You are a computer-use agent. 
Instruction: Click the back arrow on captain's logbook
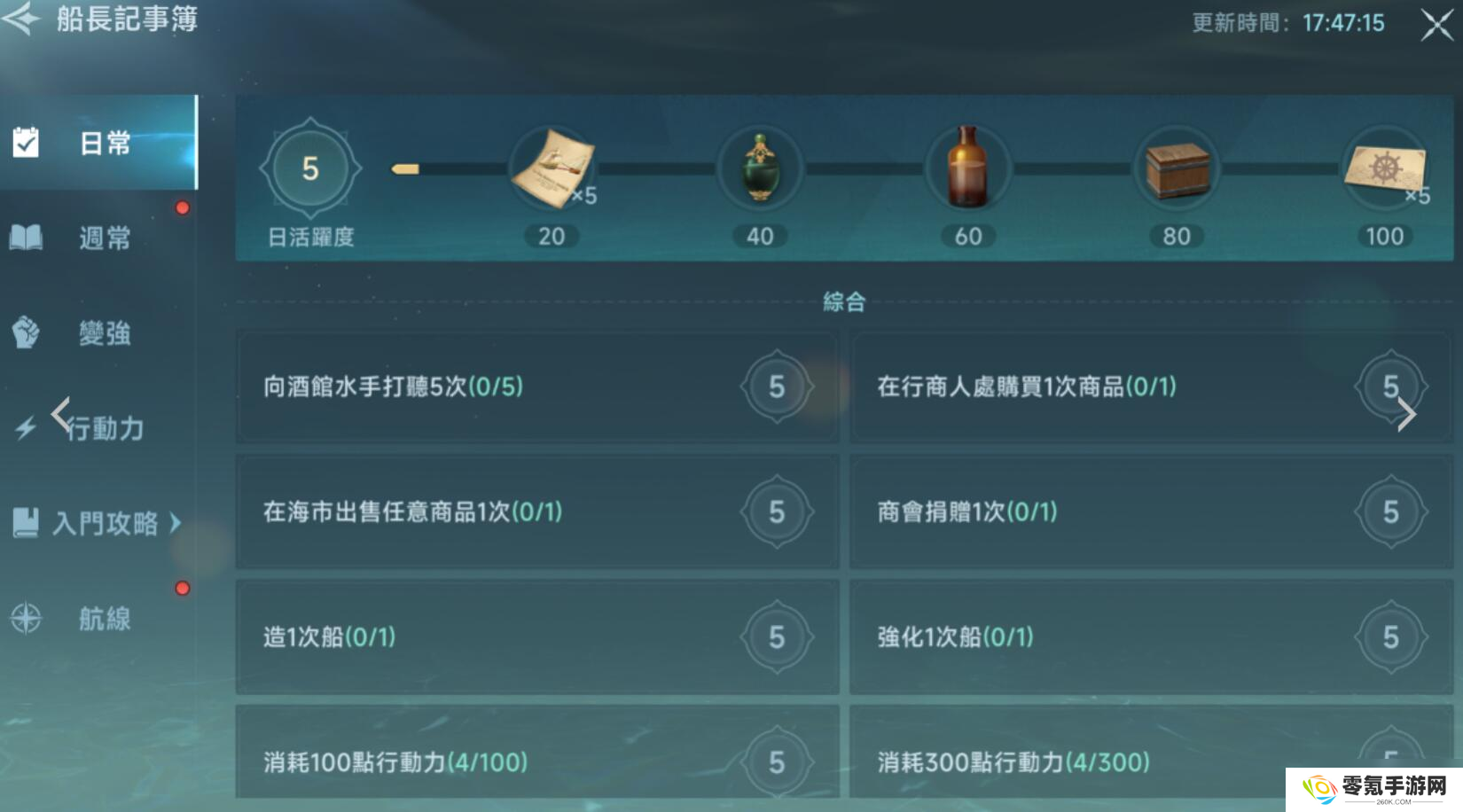[20, 20]
